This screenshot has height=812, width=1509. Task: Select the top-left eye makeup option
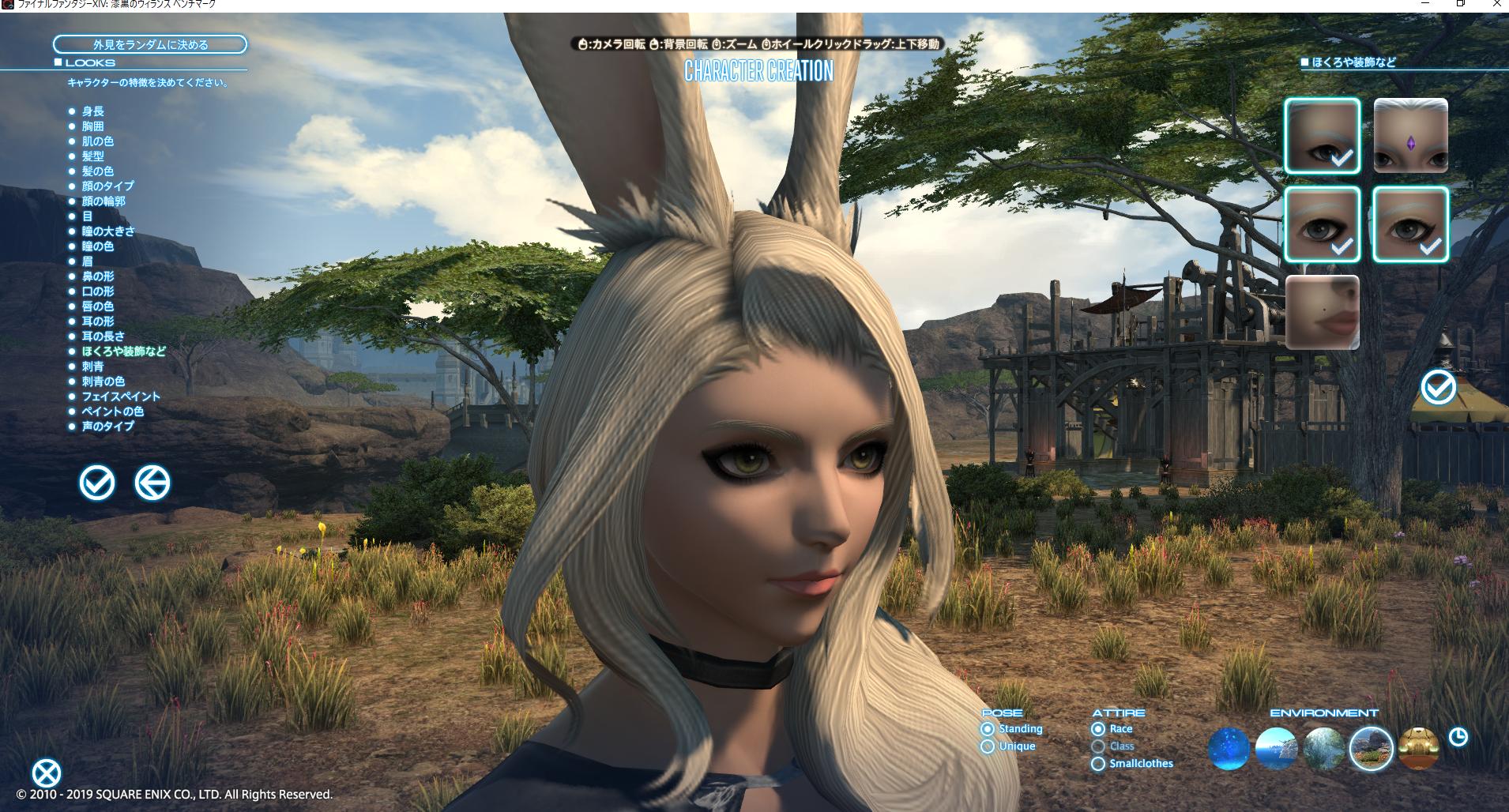tap(1321, 134)
